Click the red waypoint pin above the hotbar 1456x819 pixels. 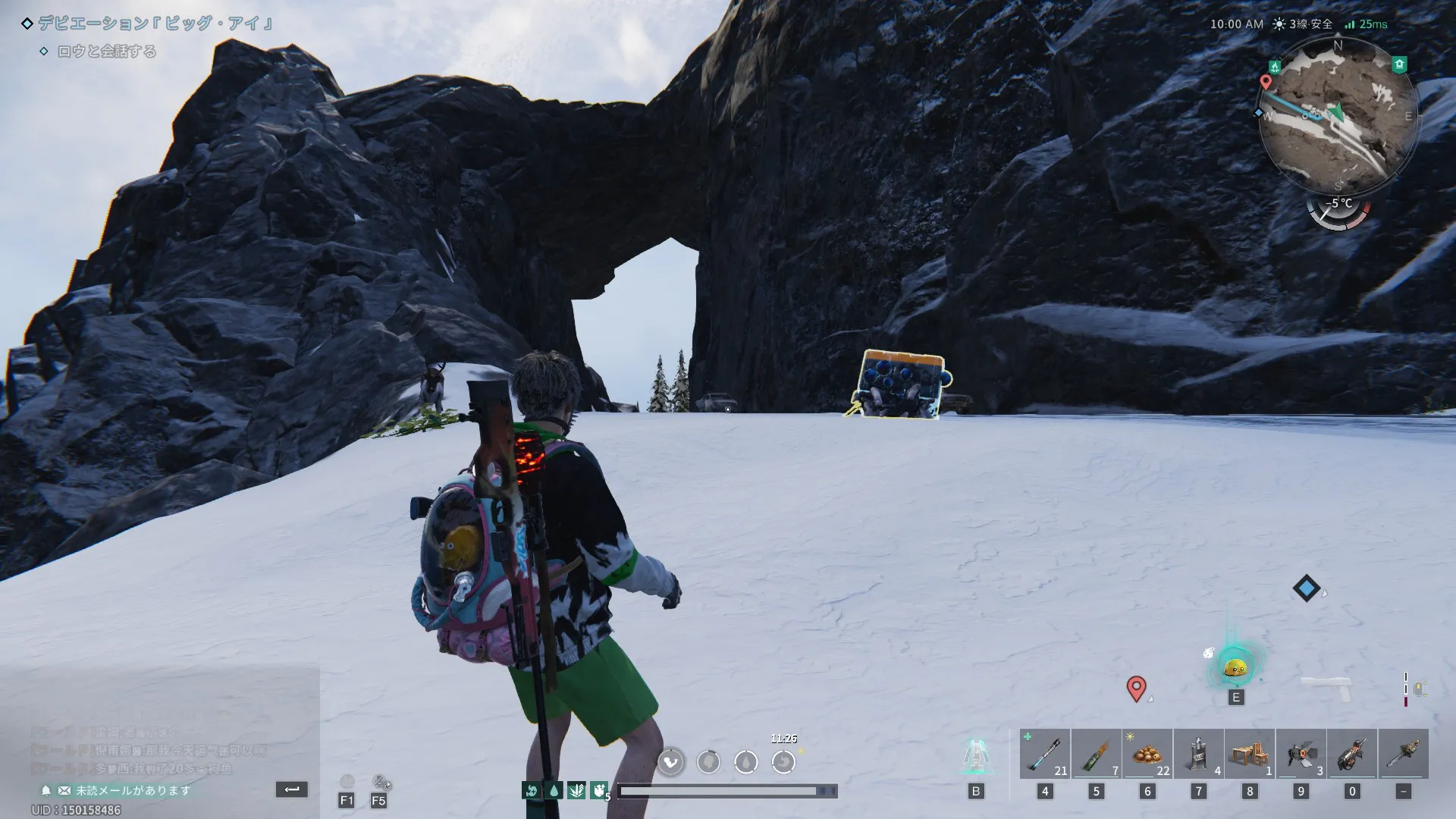pos(1136,689)
